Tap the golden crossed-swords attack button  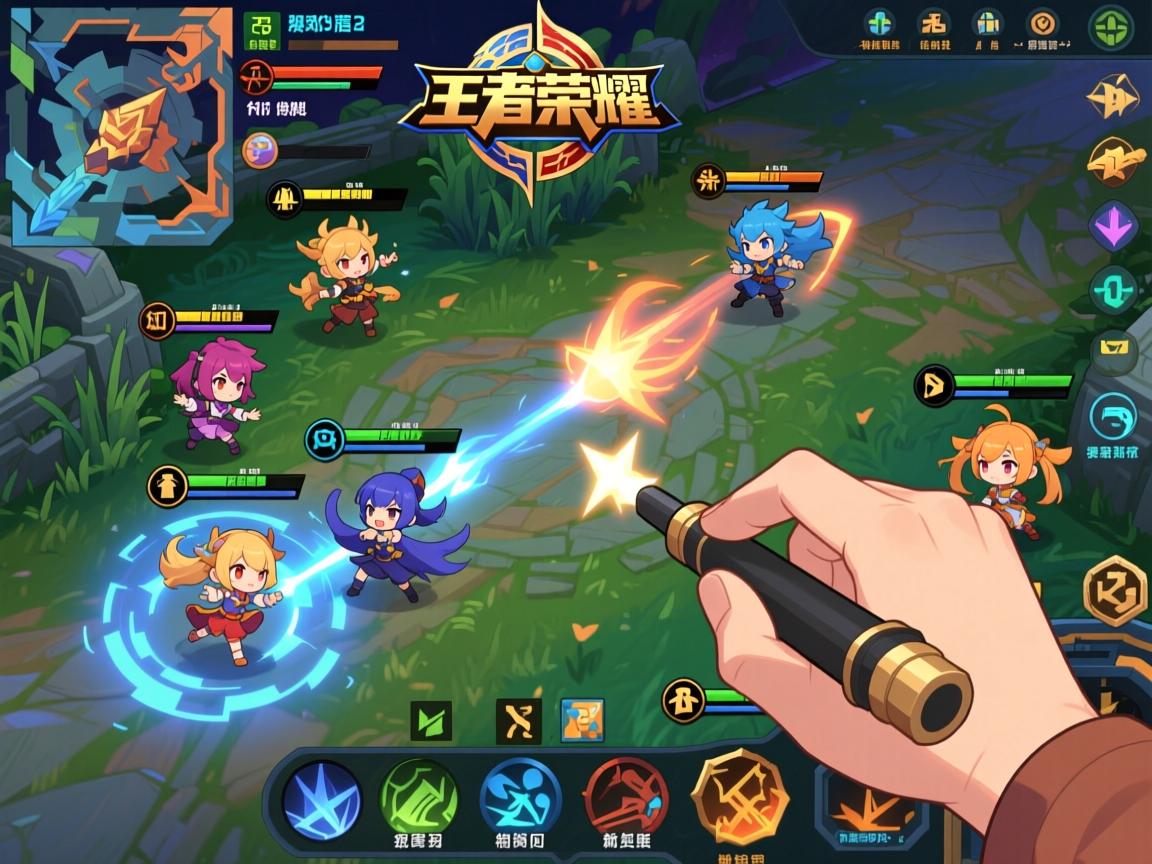coord(740,797)
